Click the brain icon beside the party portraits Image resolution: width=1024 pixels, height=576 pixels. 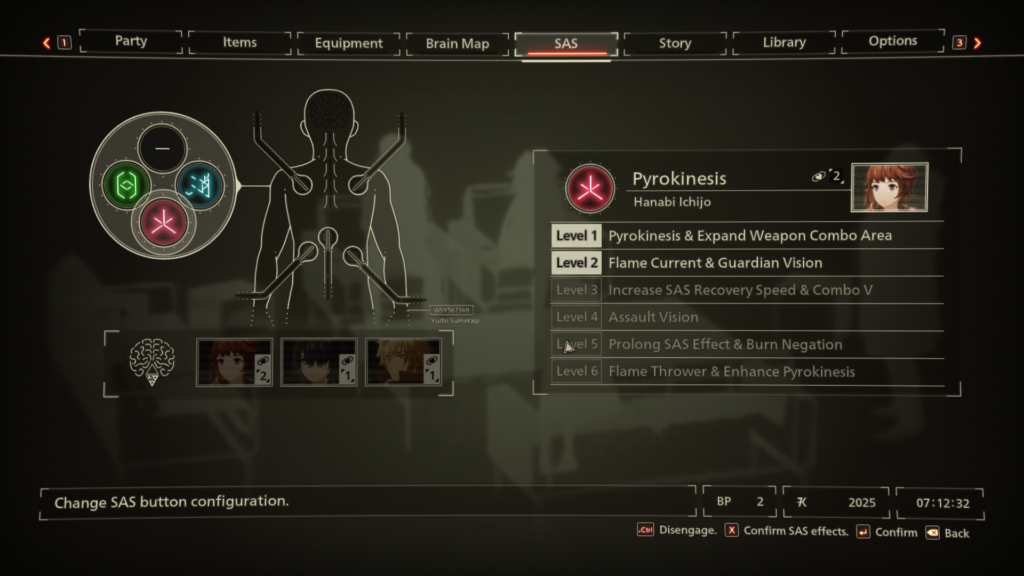(152, 362)
